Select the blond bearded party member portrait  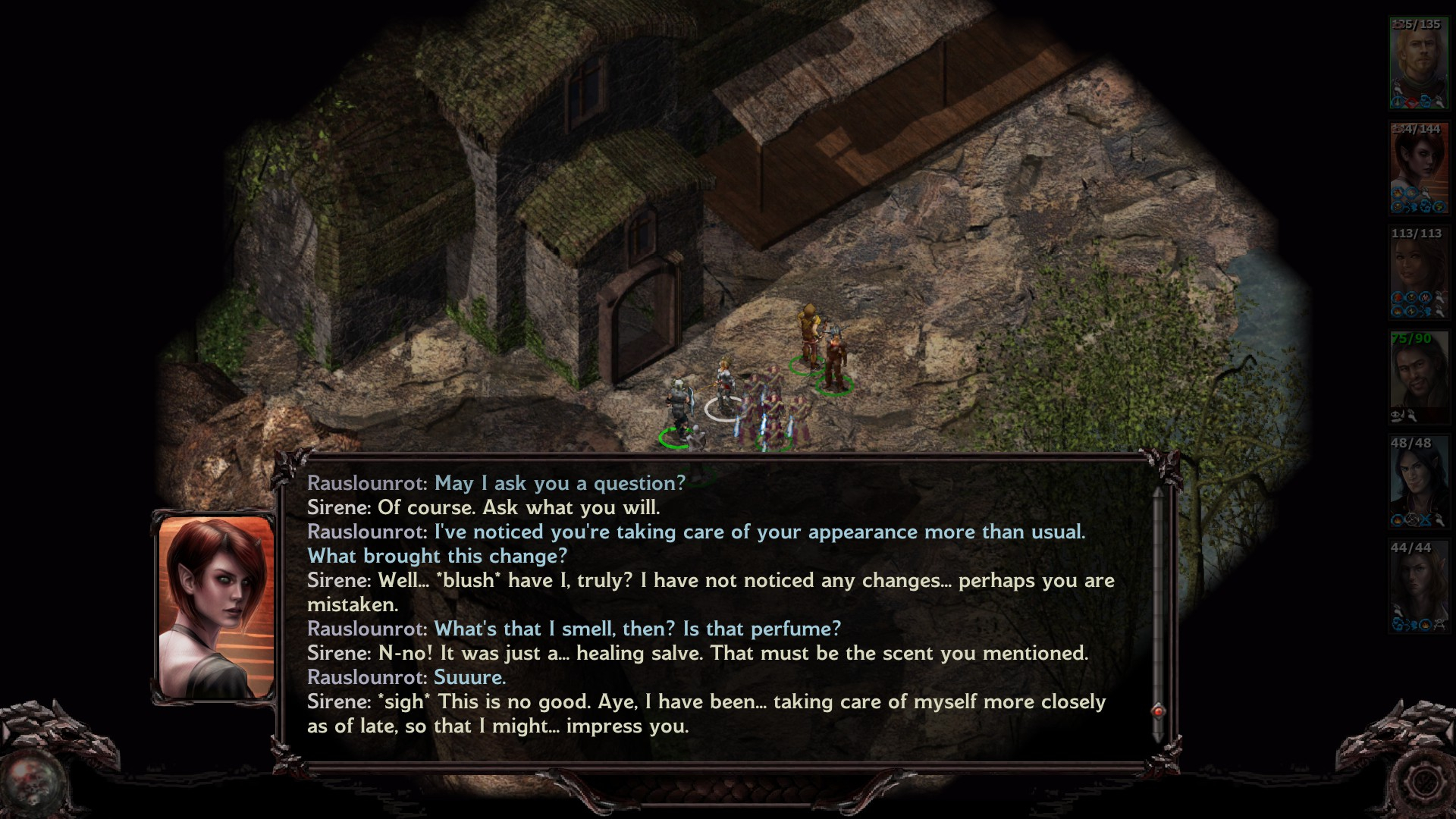1418,63
